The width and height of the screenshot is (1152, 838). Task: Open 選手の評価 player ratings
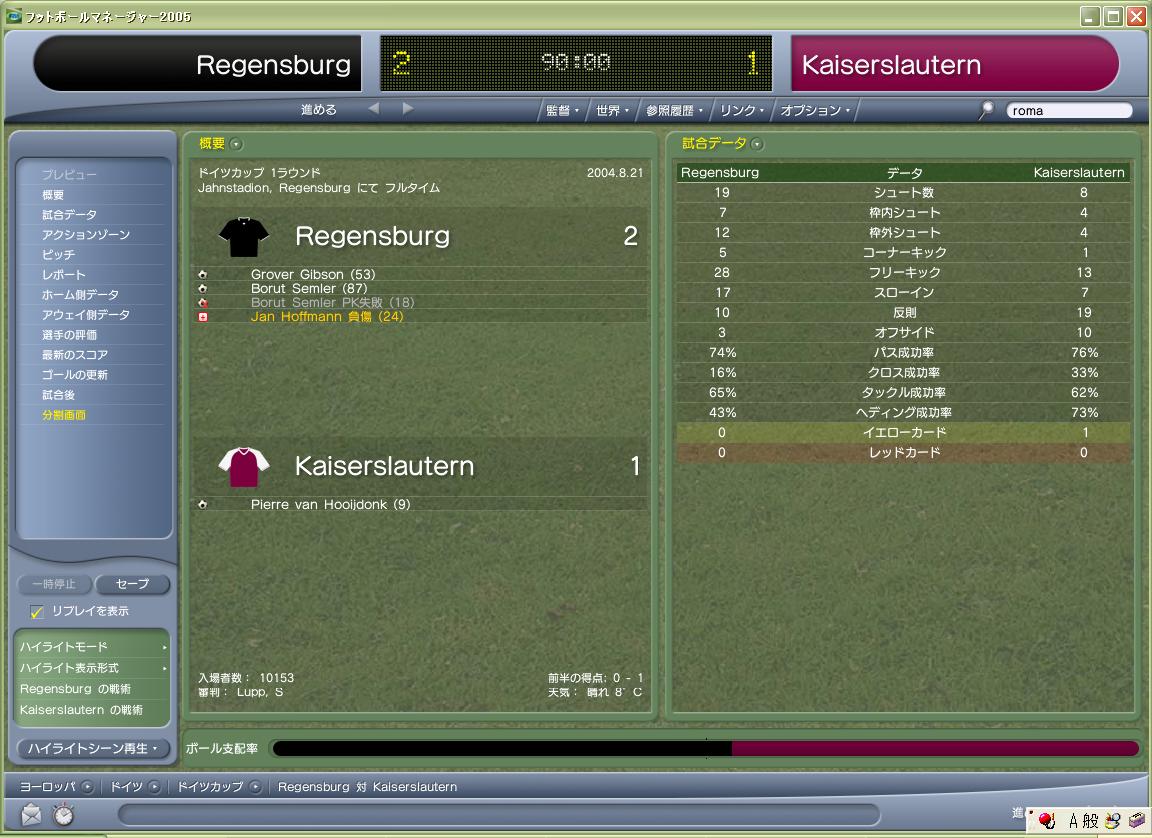[69, 335]
